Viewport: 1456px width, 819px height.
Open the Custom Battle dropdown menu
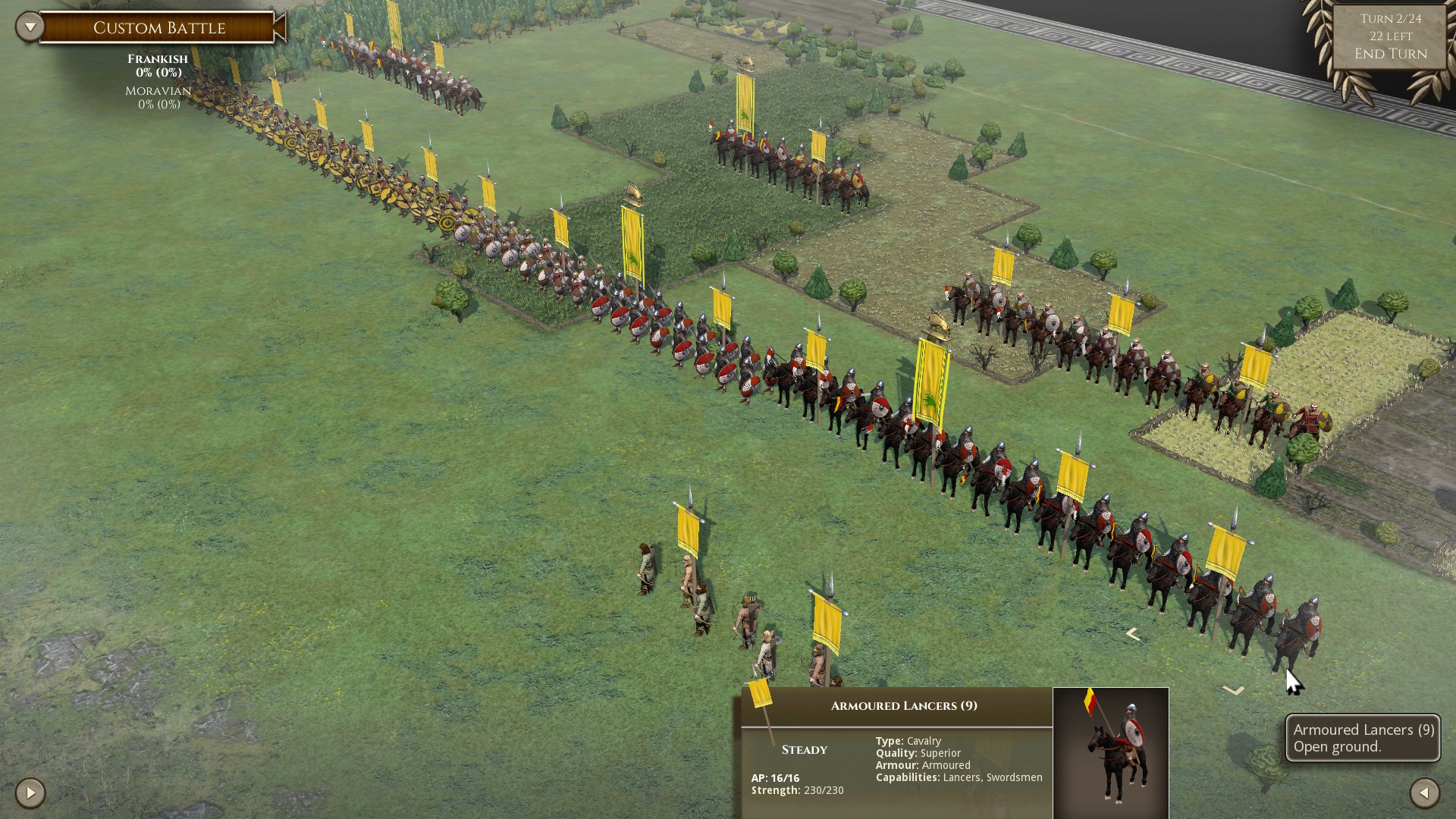pos(30,27)
